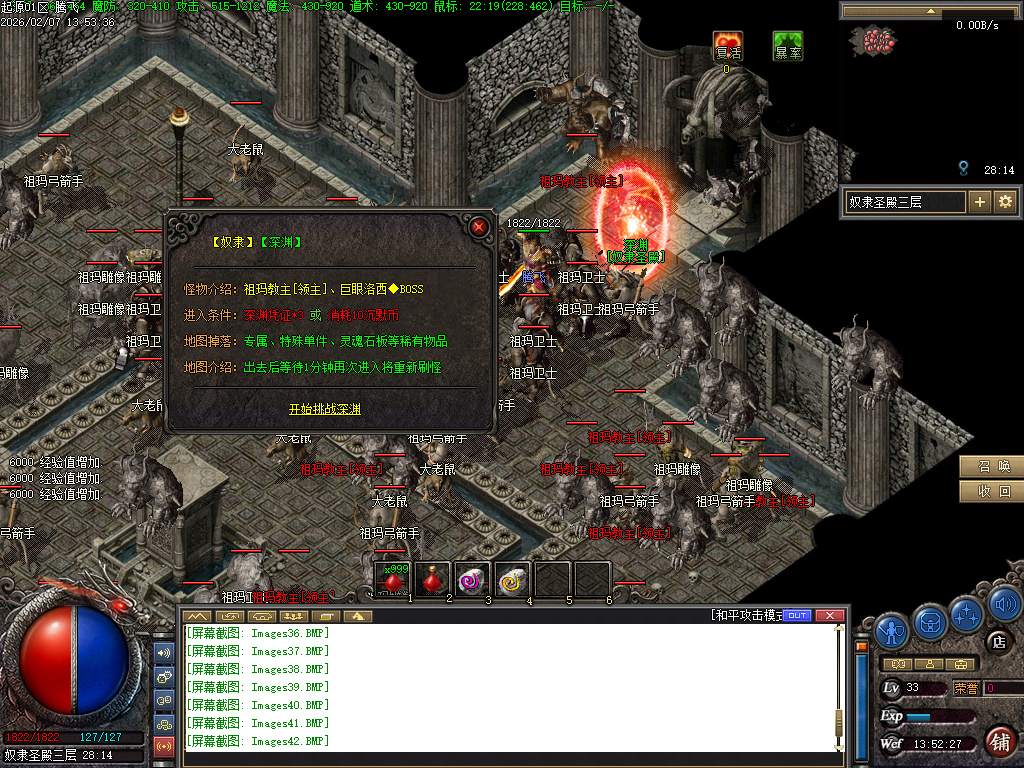This screenshot has height=768, width=1024.
Task: Click the 收回 recall button
Action: tap(993, 492)
